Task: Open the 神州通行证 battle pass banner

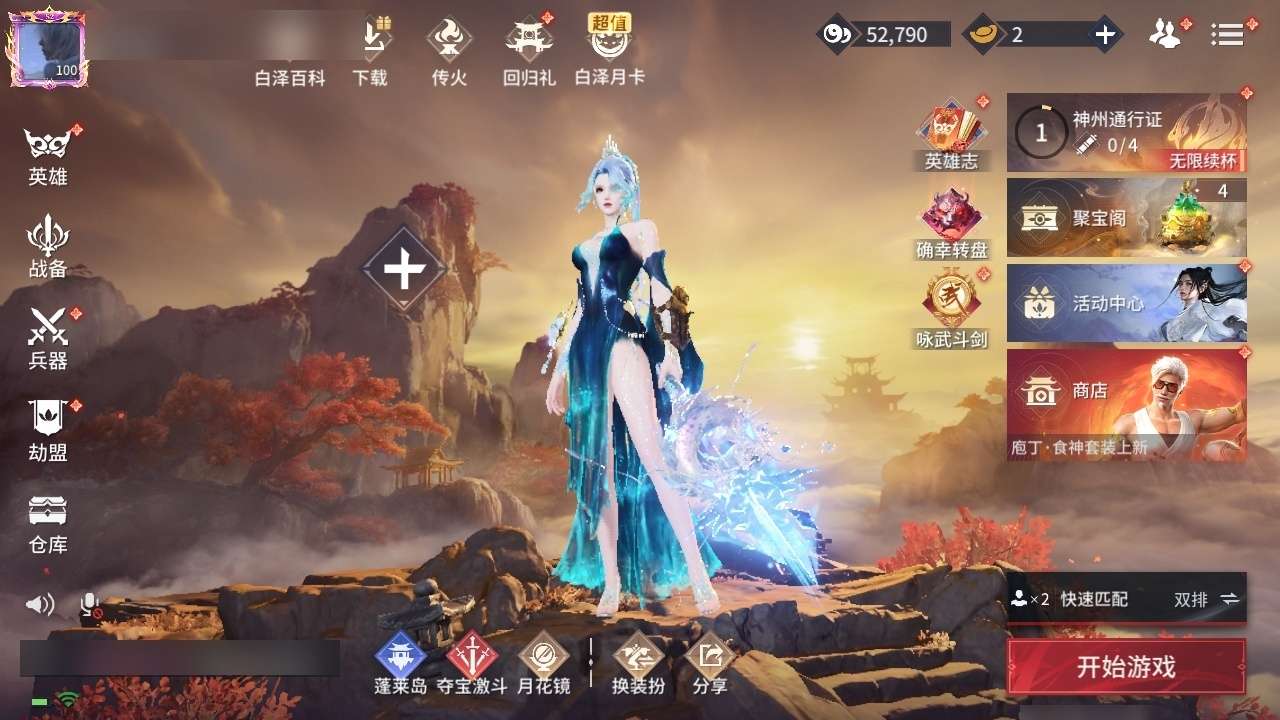Action: pos(1126,133)
